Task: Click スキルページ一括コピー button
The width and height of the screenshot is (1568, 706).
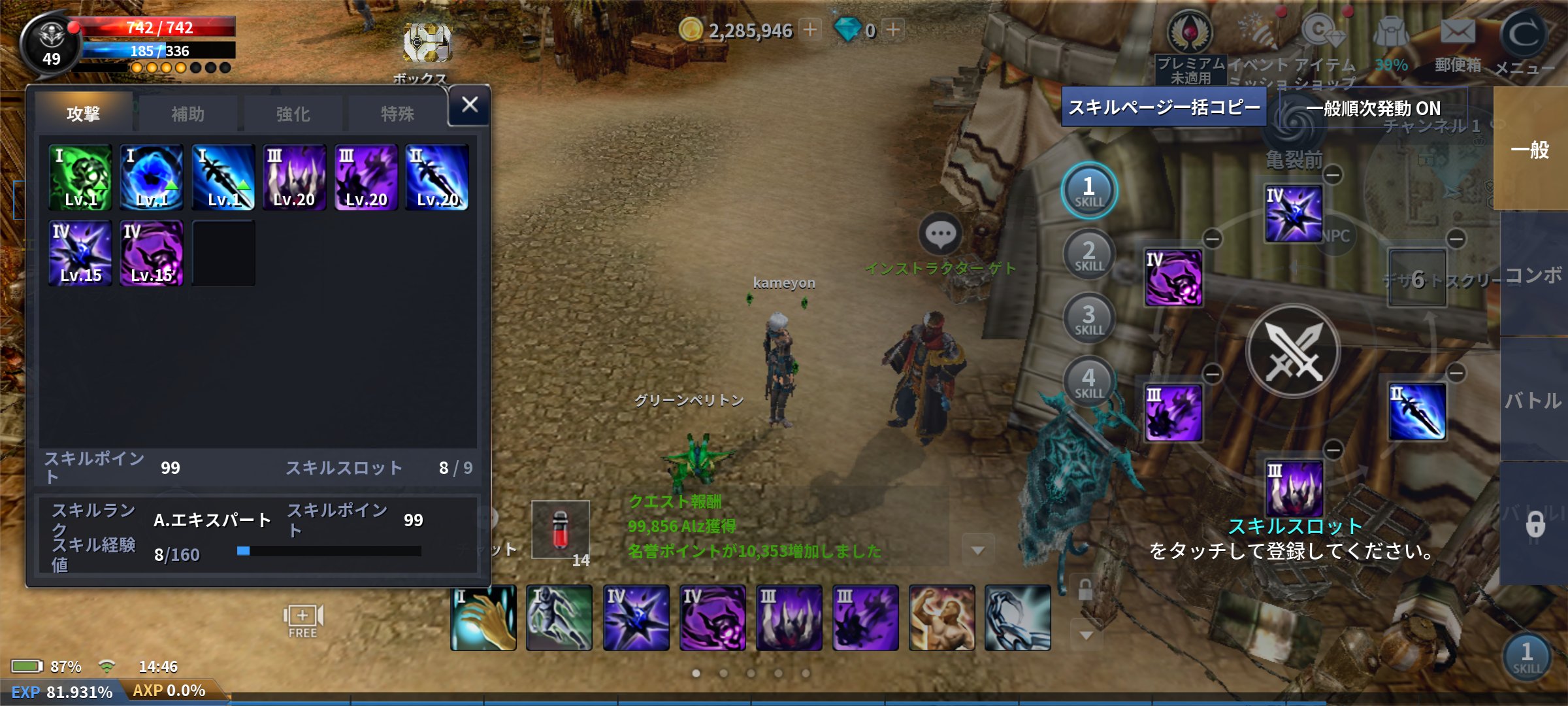Action: pos(1164,107)
